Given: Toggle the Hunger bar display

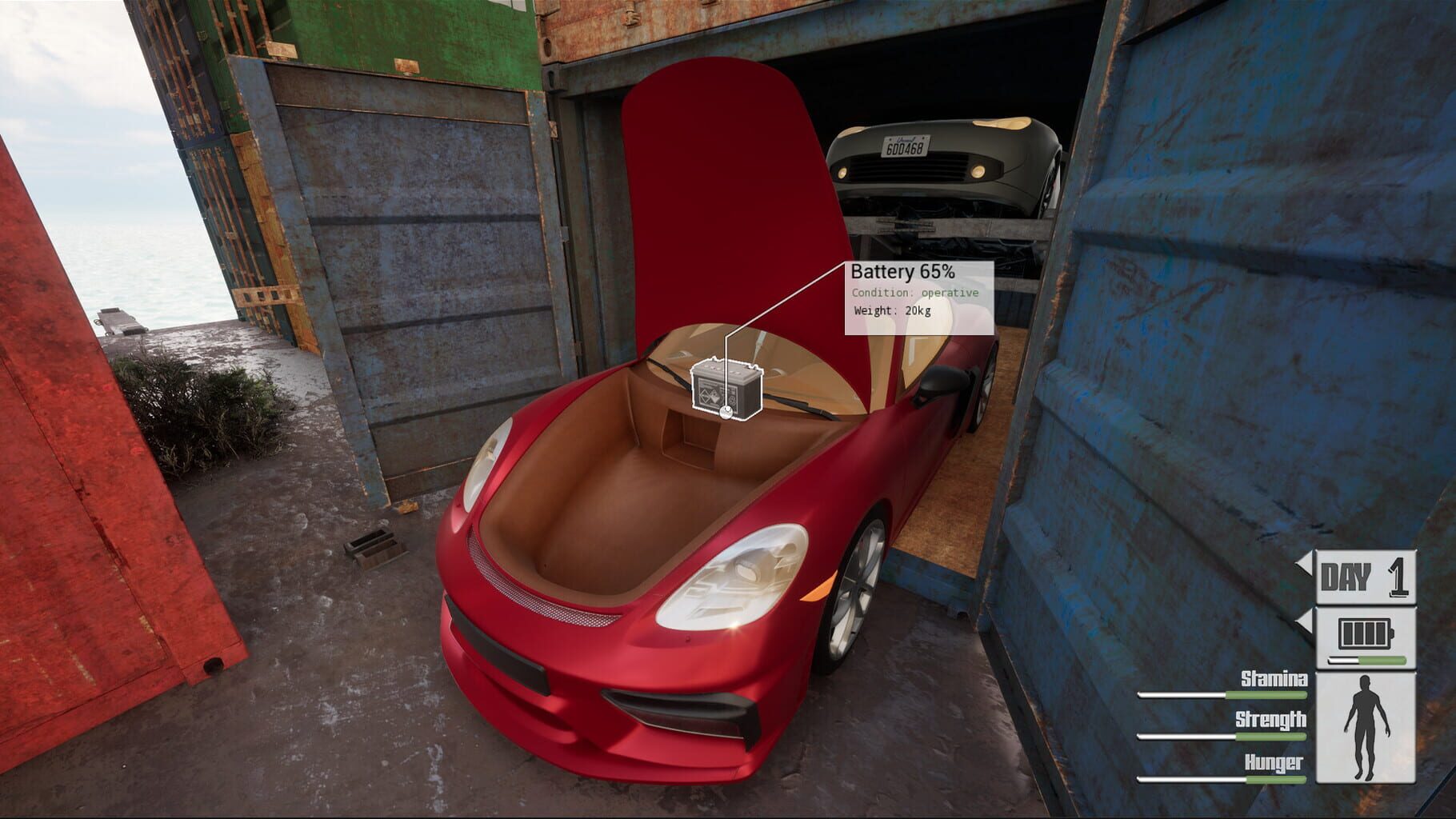Looking at the screenshot, I should click(x=1220, y=779).
